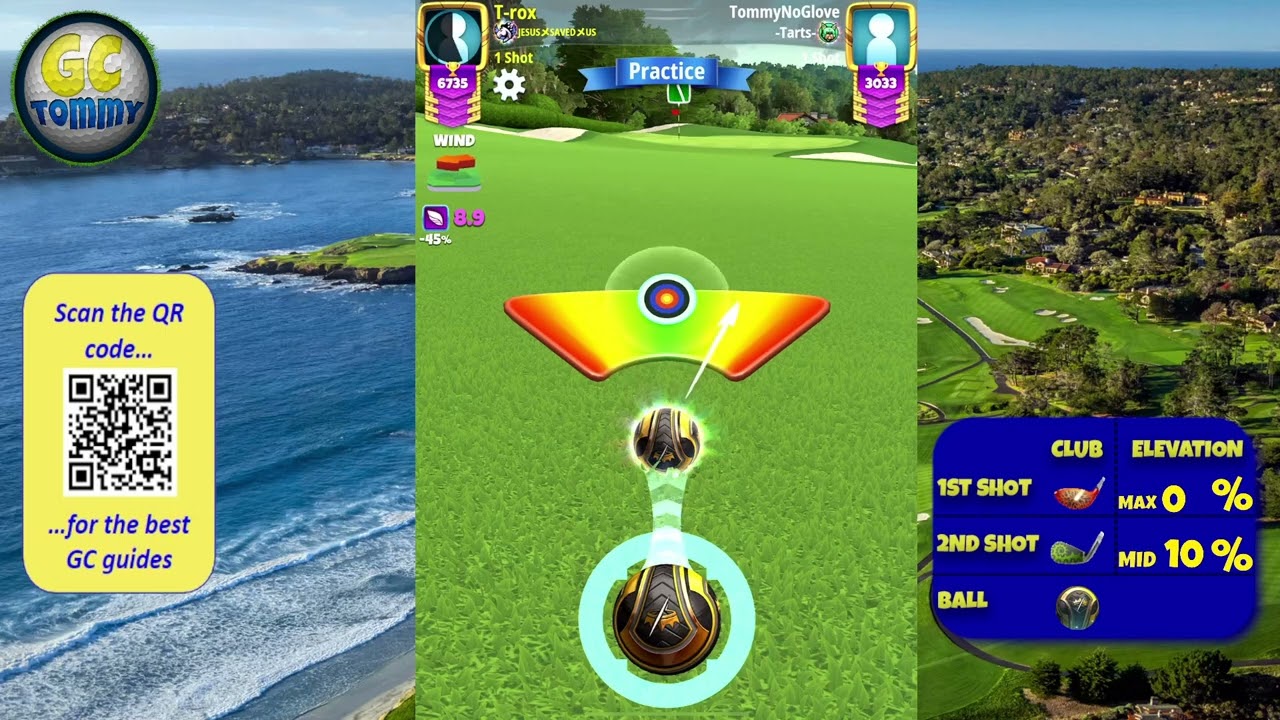The image size is (1280, 720).
Task: Open settings with the gear icon
Action: pos(509,85)
